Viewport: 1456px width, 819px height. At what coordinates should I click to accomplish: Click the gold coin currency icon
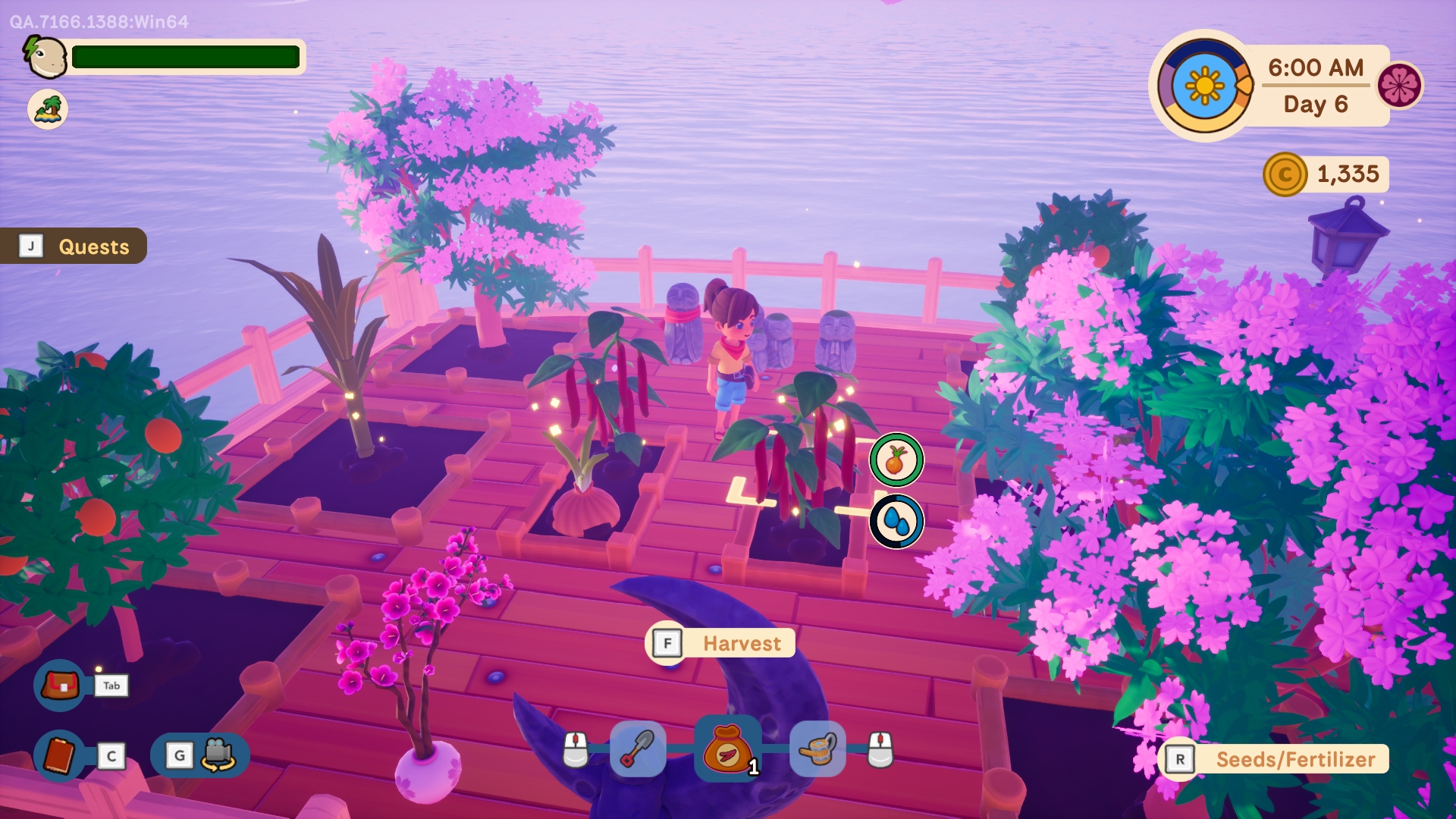(x=1285, y=174)
